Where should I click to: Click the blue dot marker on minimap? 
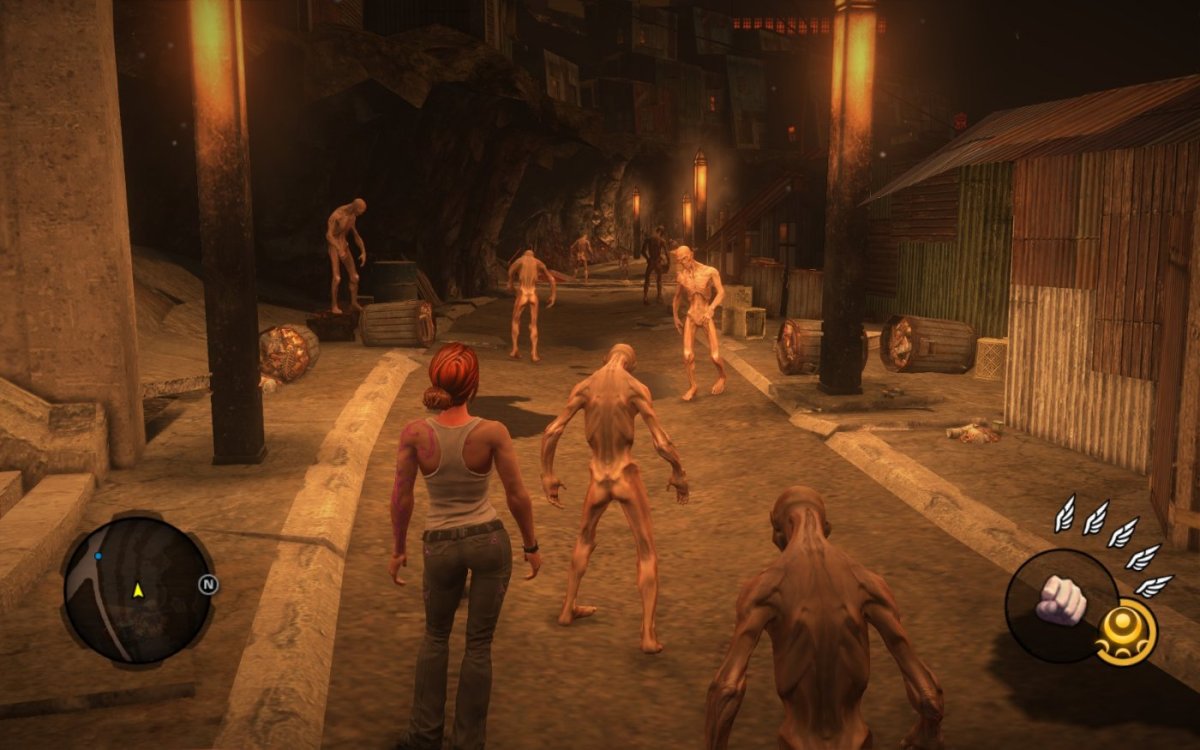98,555
